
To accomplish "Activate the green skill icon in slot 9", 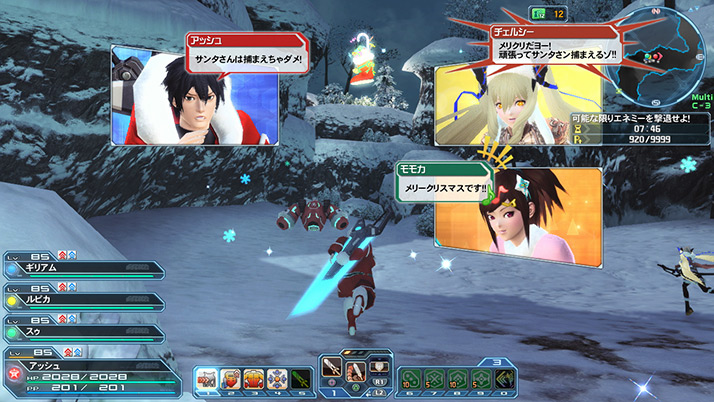I will point(481,378).
